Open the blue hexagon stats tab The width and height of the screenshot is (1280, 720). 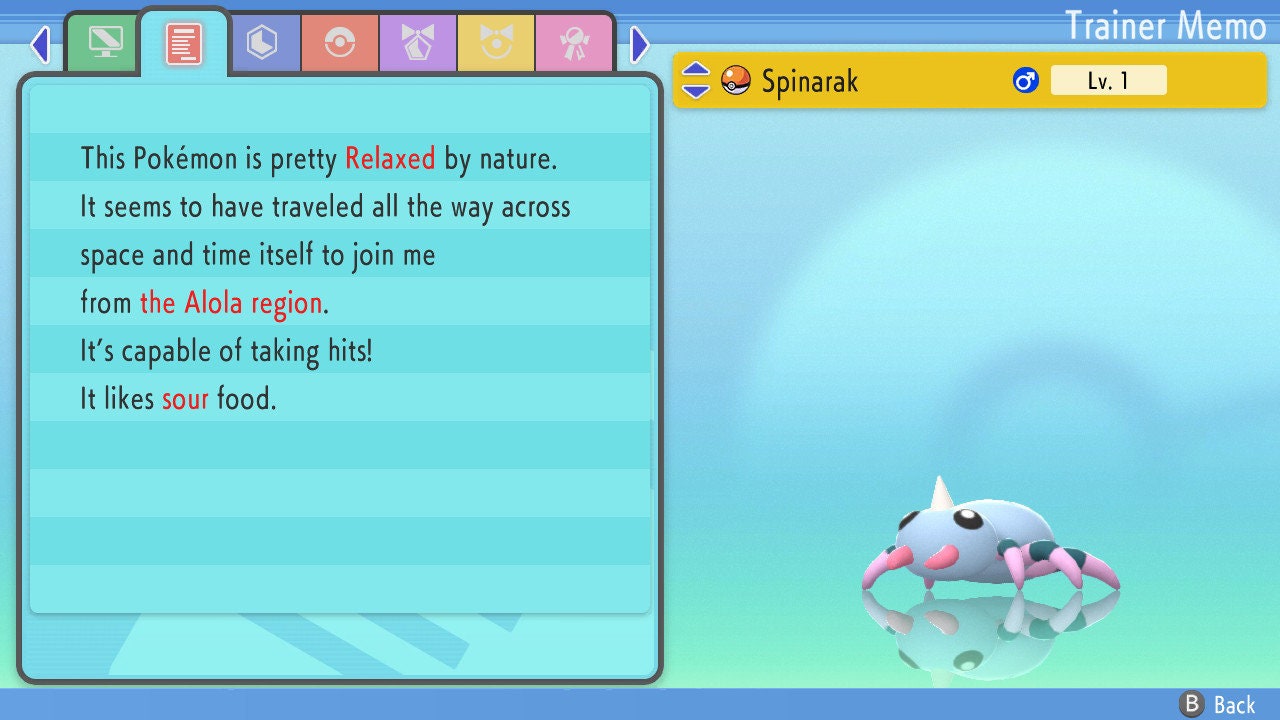click(262, 43)
